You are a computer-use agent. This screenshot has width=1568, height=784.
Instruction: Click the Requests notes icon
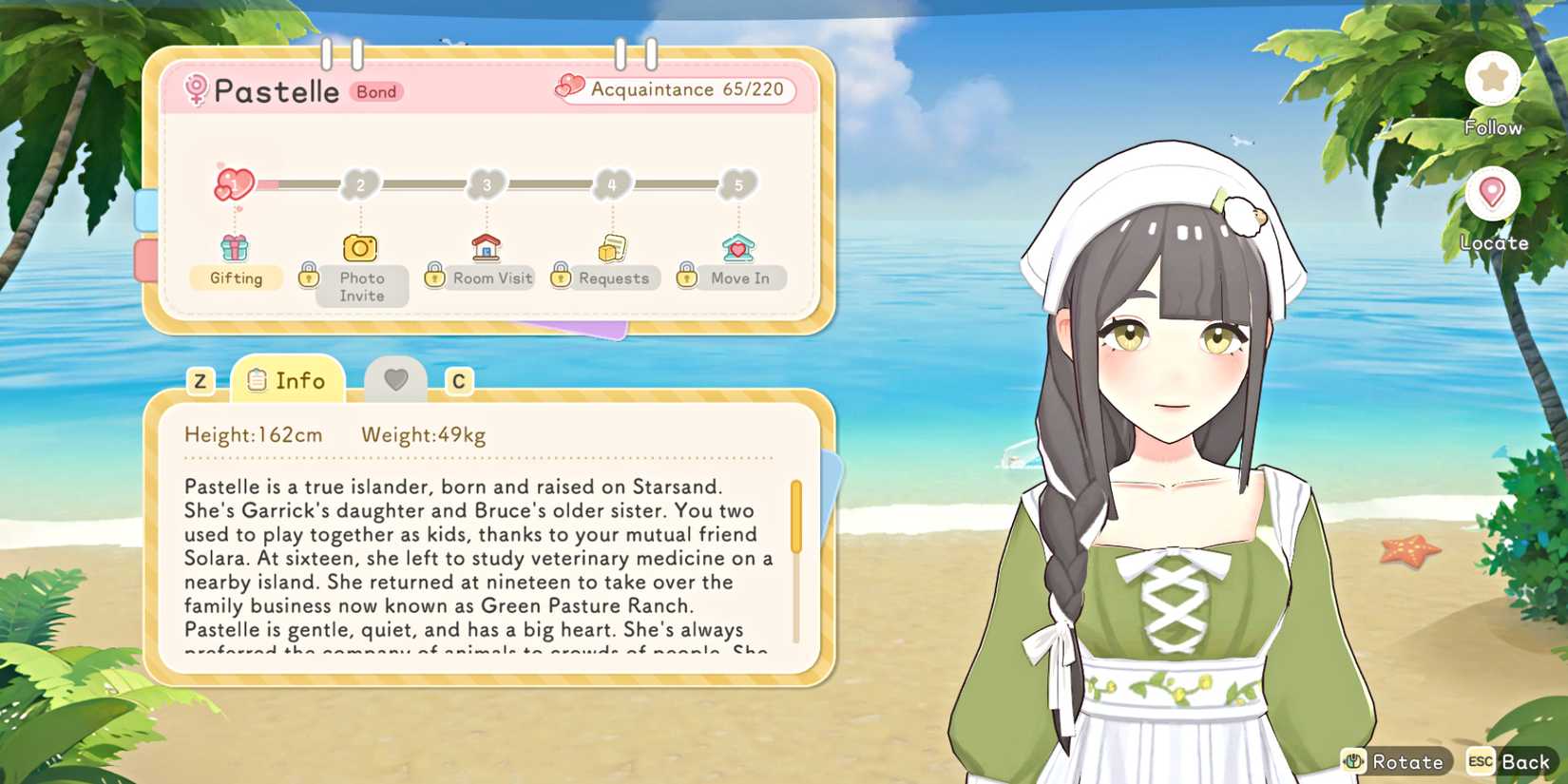pyautogui.click(x=611, y=247)
